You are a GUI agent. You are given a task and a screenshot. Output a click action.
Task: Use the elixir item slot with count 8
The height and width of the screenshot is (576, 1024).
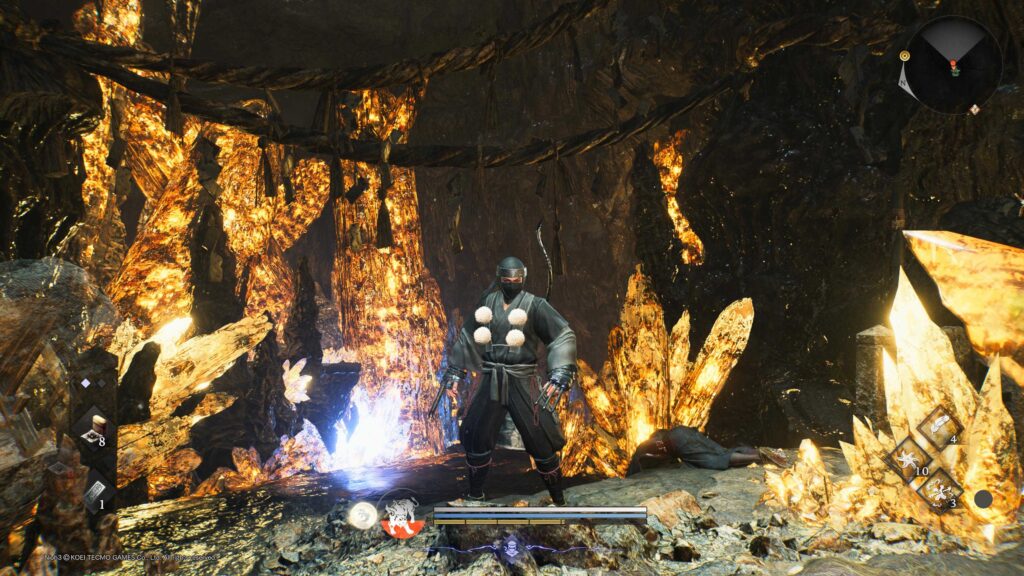pos(94,426)
